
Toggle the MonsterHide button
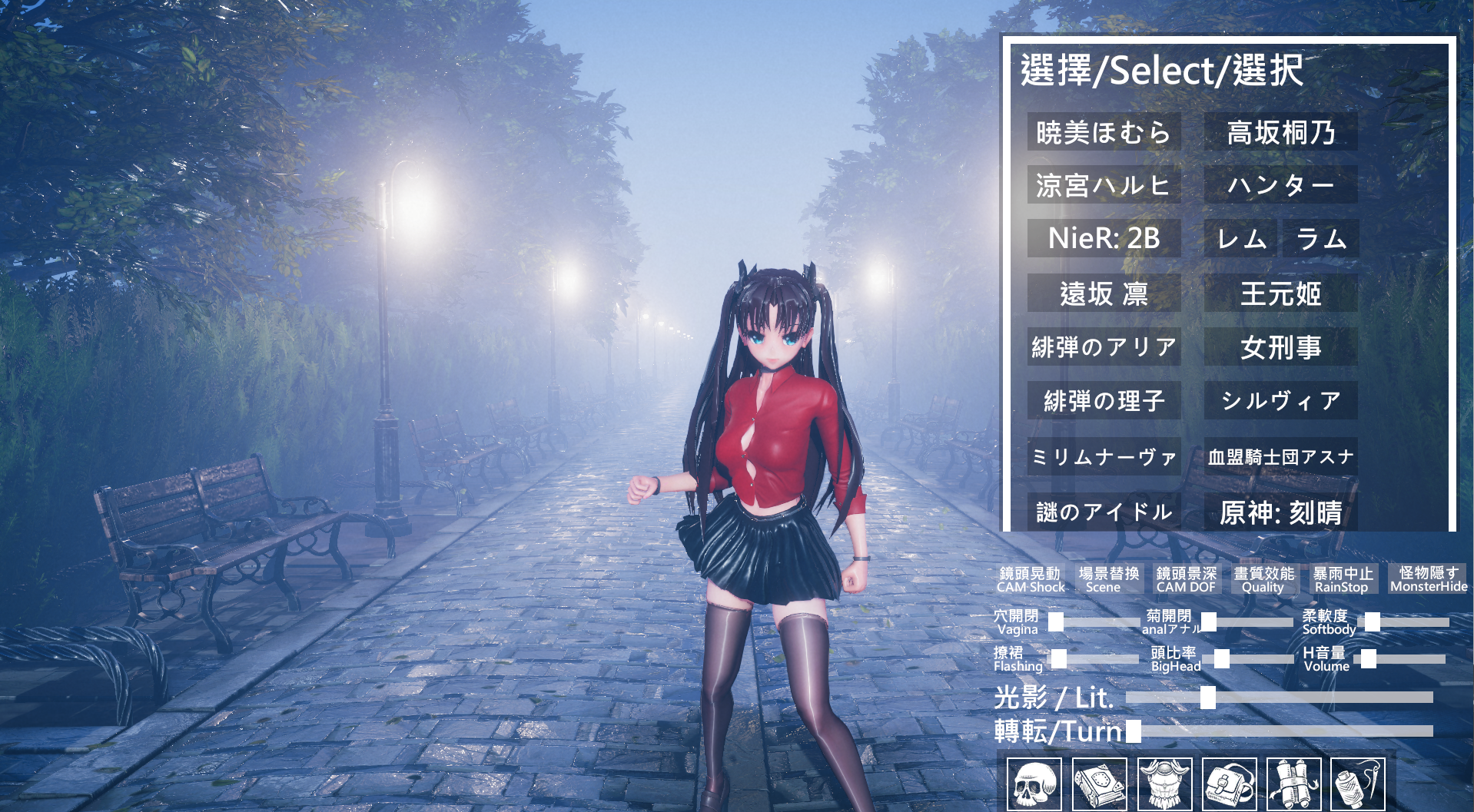coord(1428,579)
